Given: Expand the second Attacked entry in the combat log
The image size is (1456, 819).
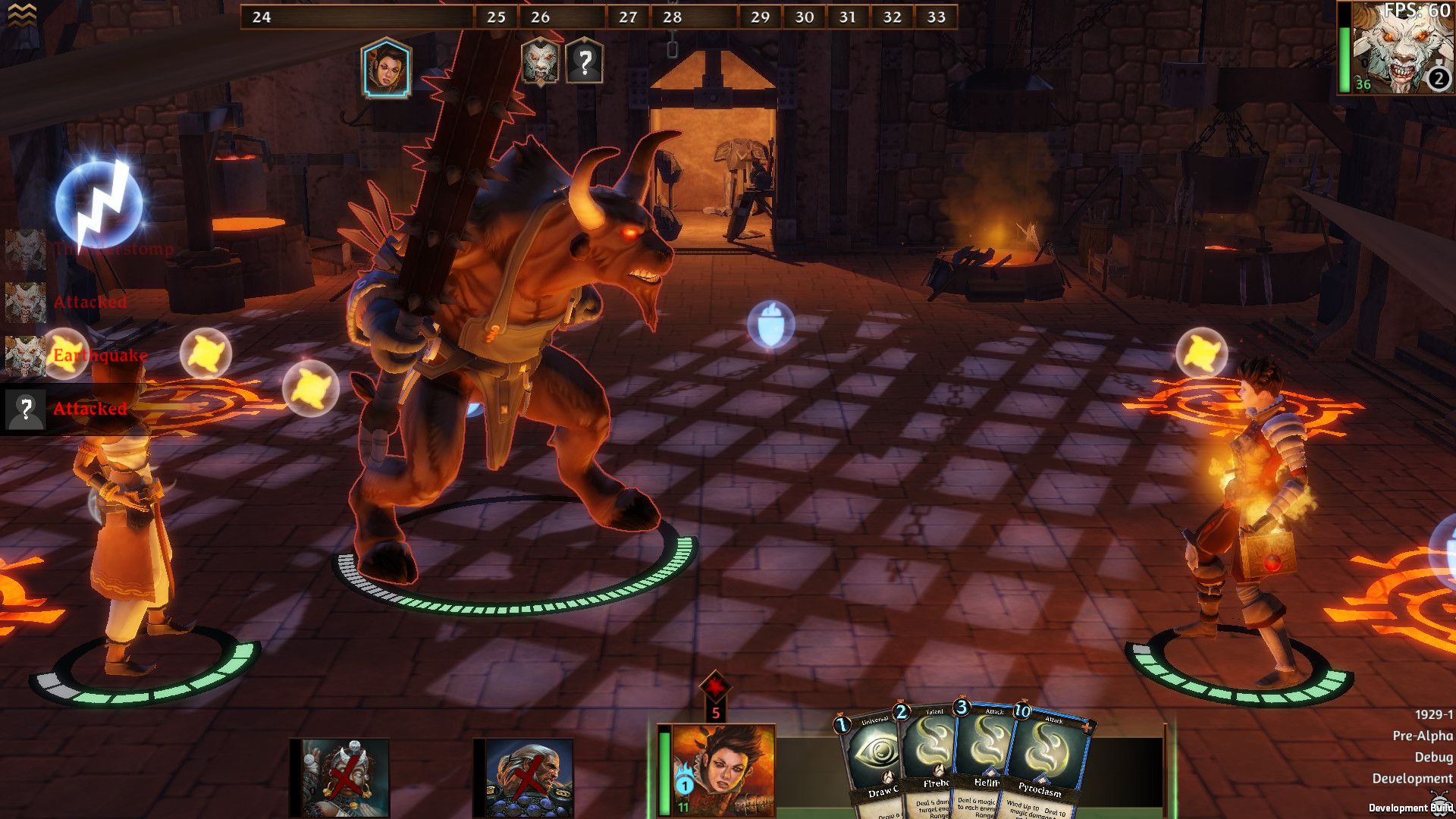Looking at the screenshot, I should click(x=89, y=409).
